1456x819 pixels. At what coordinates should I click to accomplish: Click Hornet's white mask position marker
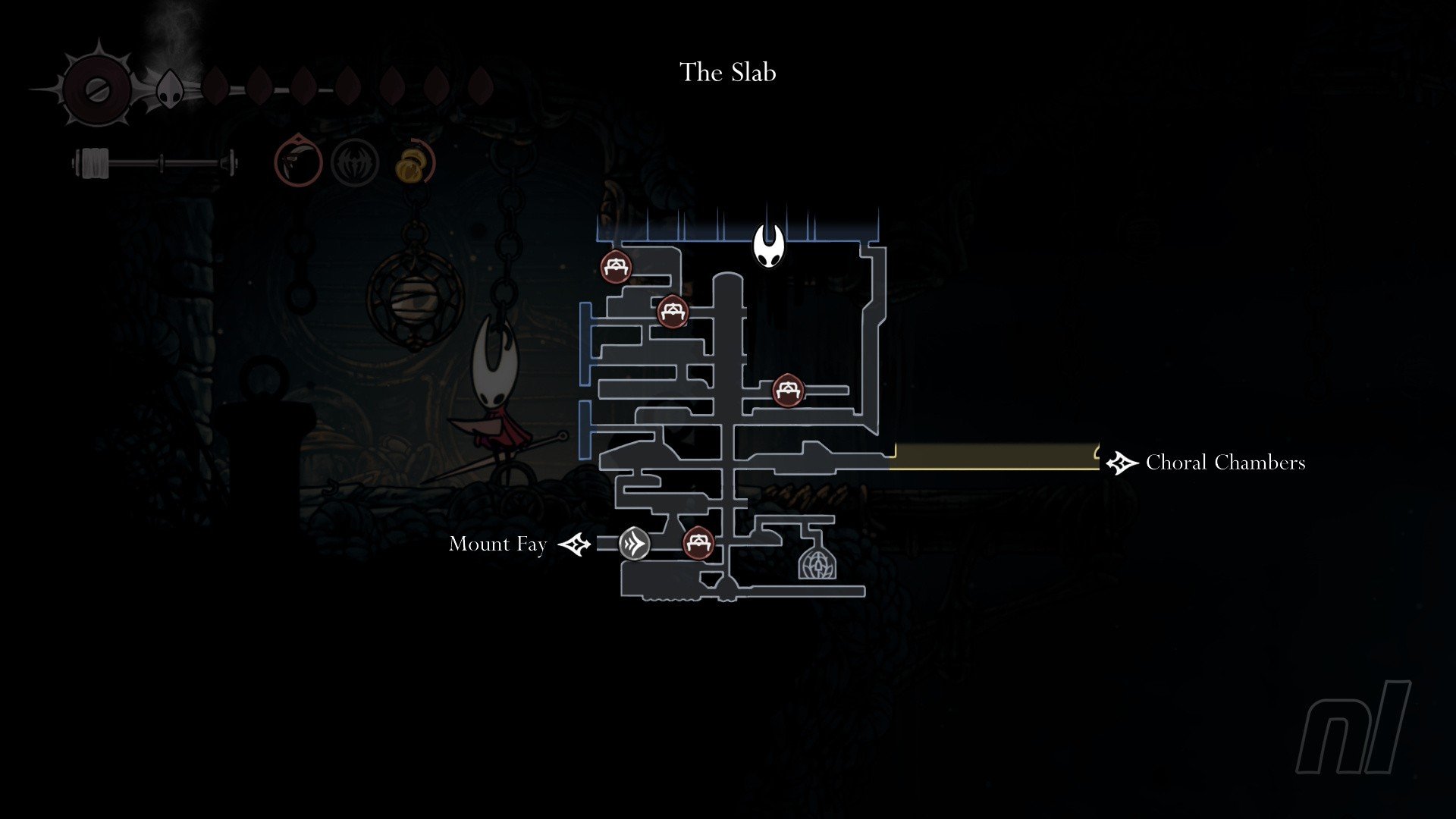coord(768,244)
